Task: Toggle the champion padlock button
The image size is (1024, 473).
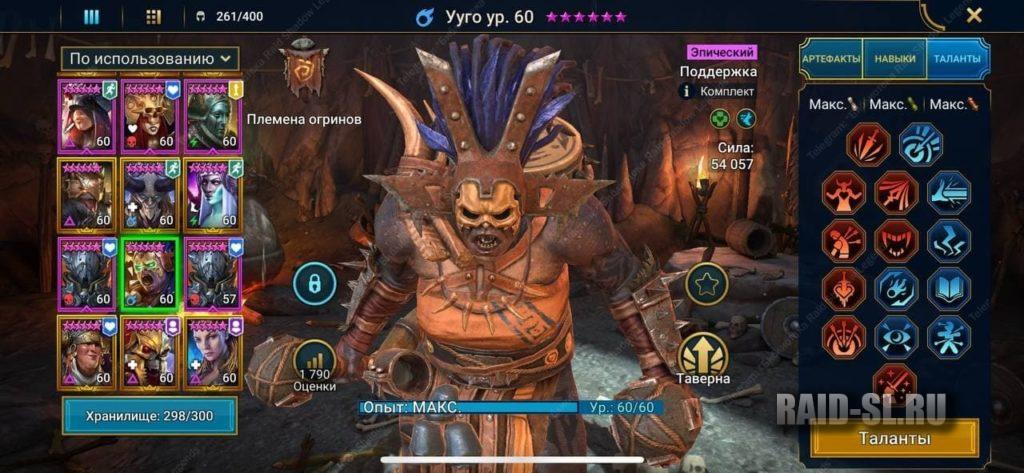Action: [313, 284]
